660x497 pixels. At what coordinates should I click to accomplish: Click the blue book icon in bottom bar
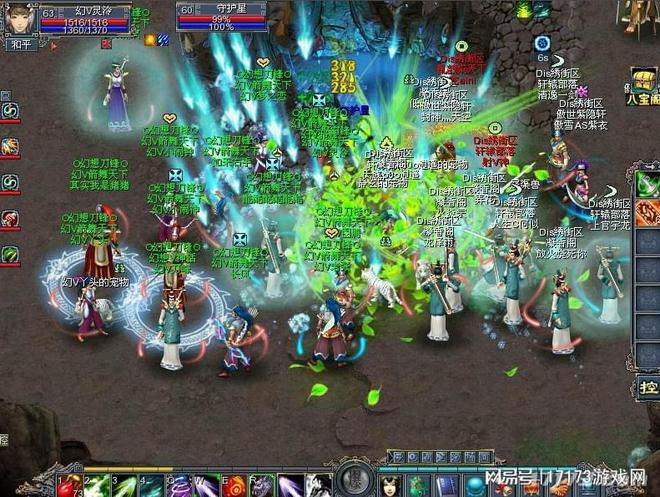(446, 485)
